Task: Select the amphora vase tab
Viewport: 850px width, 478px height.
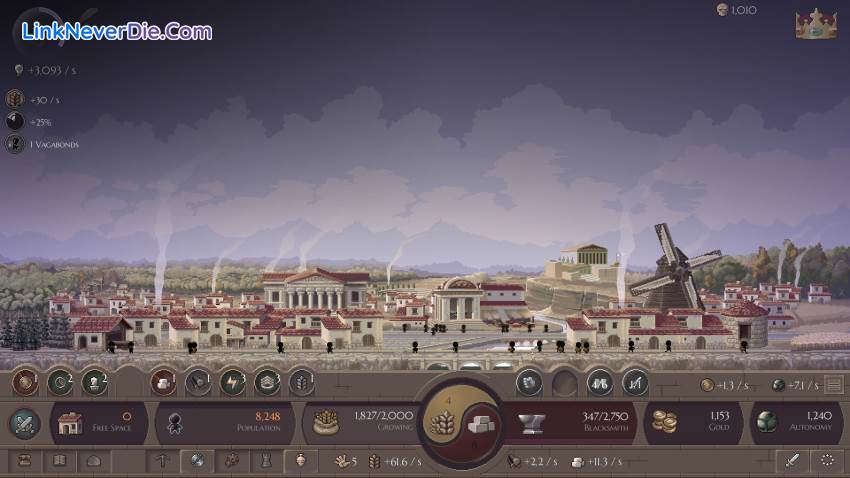Action: tap(299, 461)
